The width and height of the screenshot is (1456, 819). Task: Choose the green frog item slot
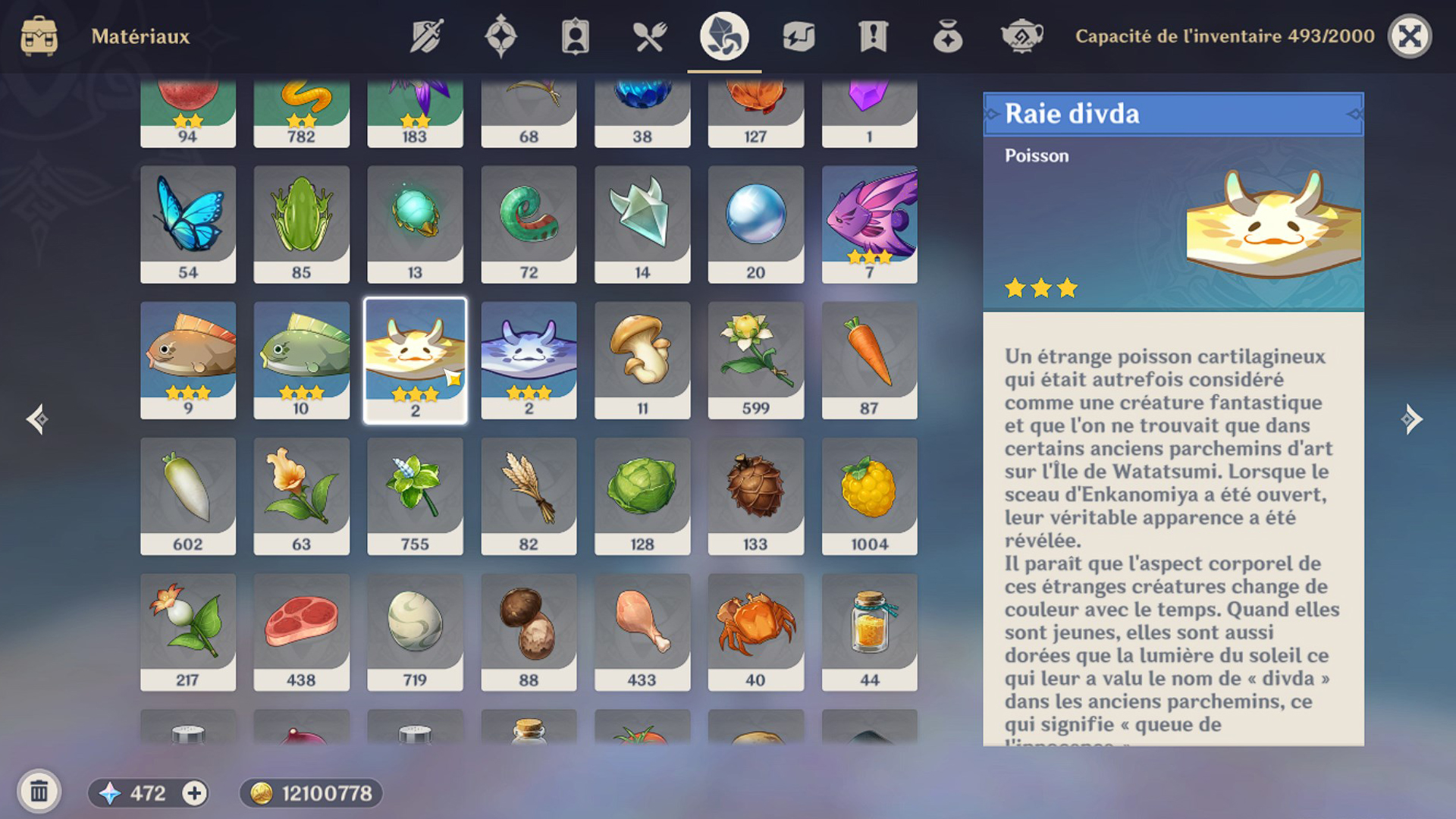[x=301, y=224]
